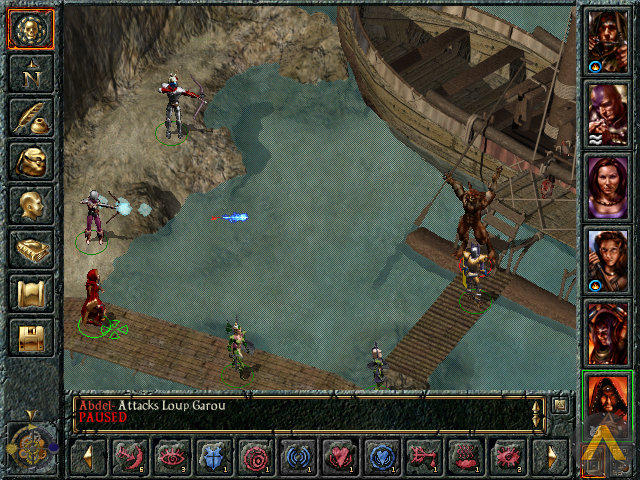Viewport: 640px width, 480px height.
Task: Expand the message log window button
Action: click(559, 404)
